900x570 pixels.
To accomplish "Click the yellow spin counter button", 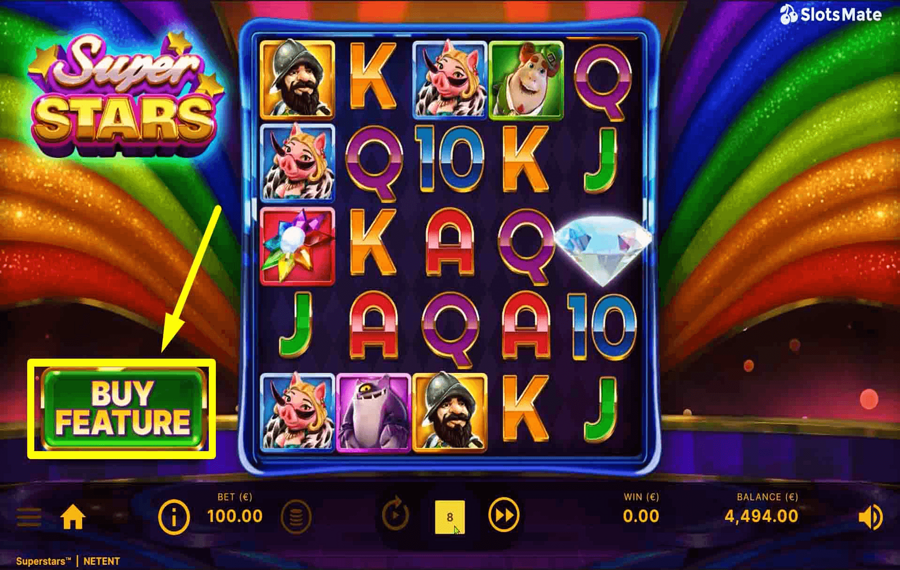I will (450, 517).
